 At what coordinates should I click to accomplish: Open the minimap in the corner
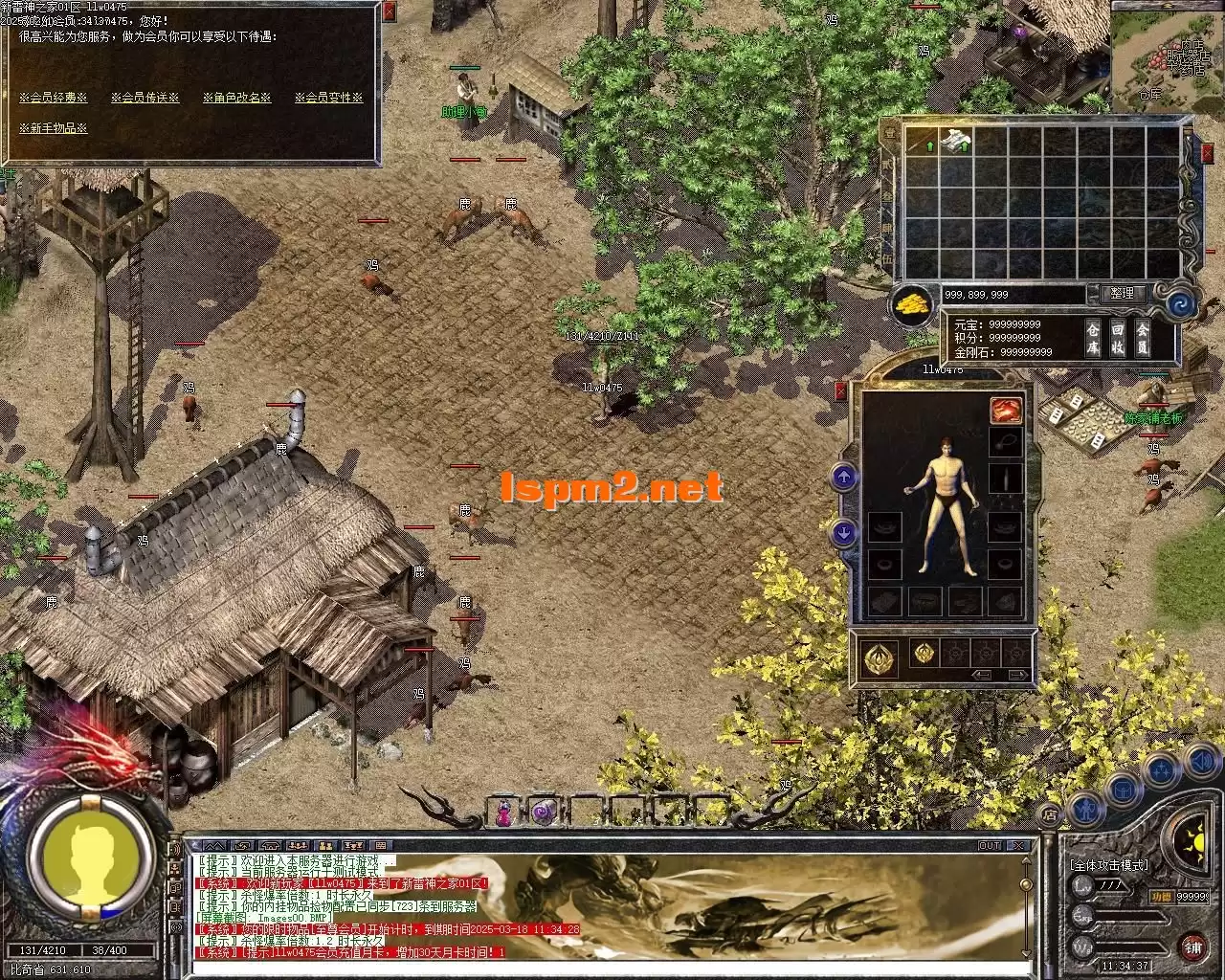point(1167,56)
